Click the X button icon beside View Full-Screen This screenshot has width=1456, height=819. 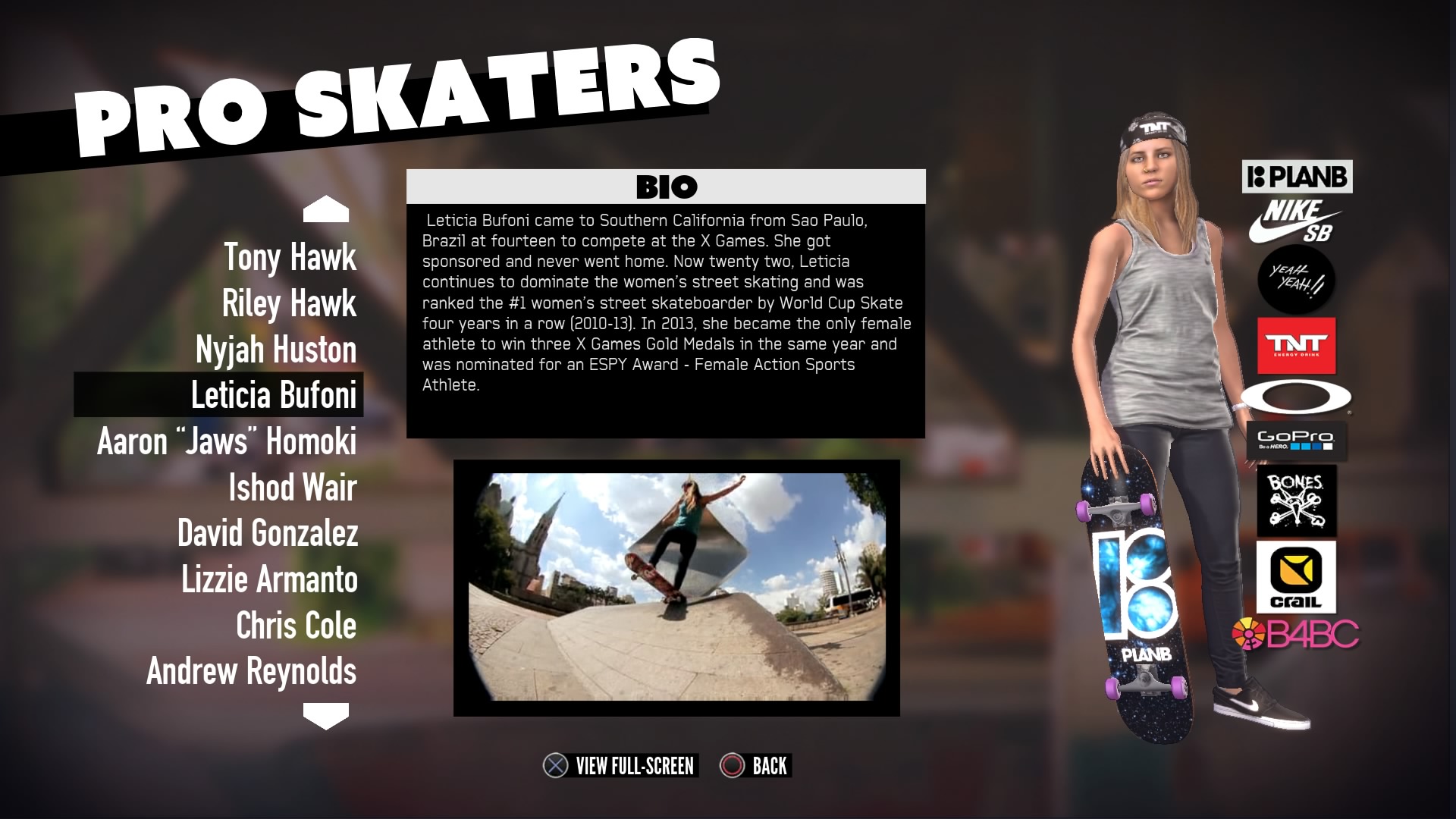pyautogui.click(x=554, y=766)
